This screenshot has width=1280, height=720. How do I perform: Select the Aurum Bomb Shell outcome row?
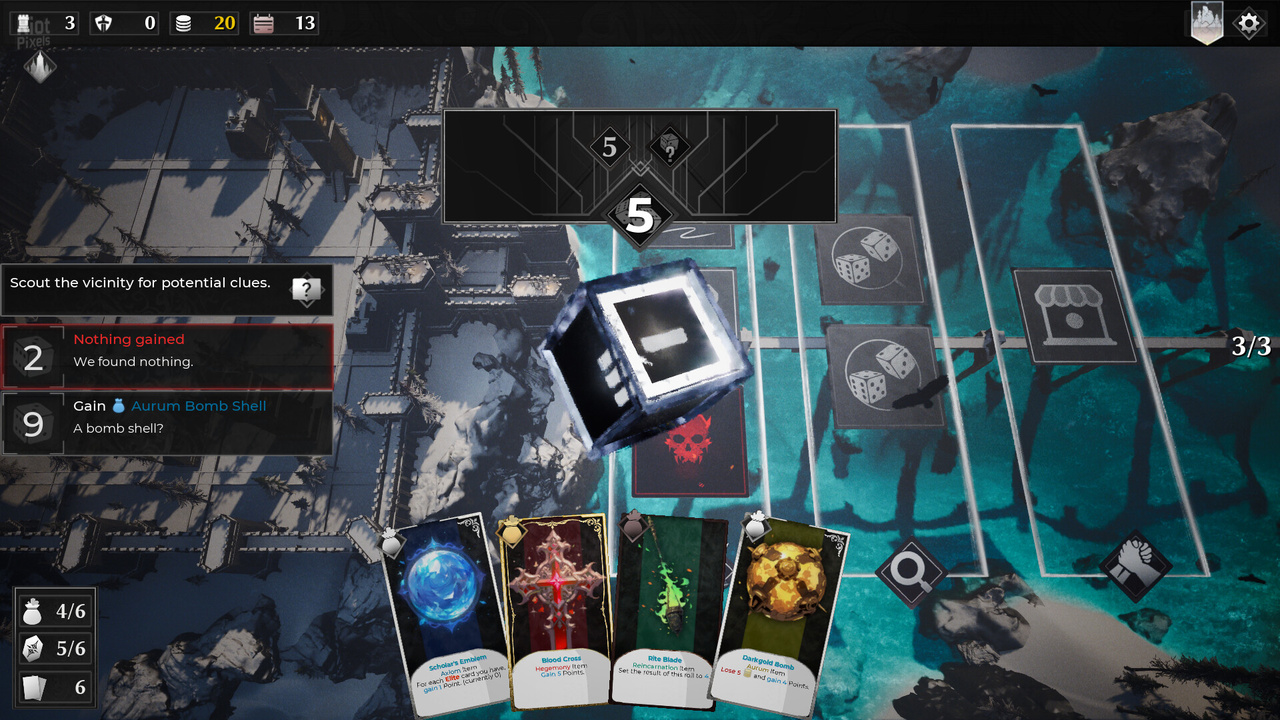(167, 422)
